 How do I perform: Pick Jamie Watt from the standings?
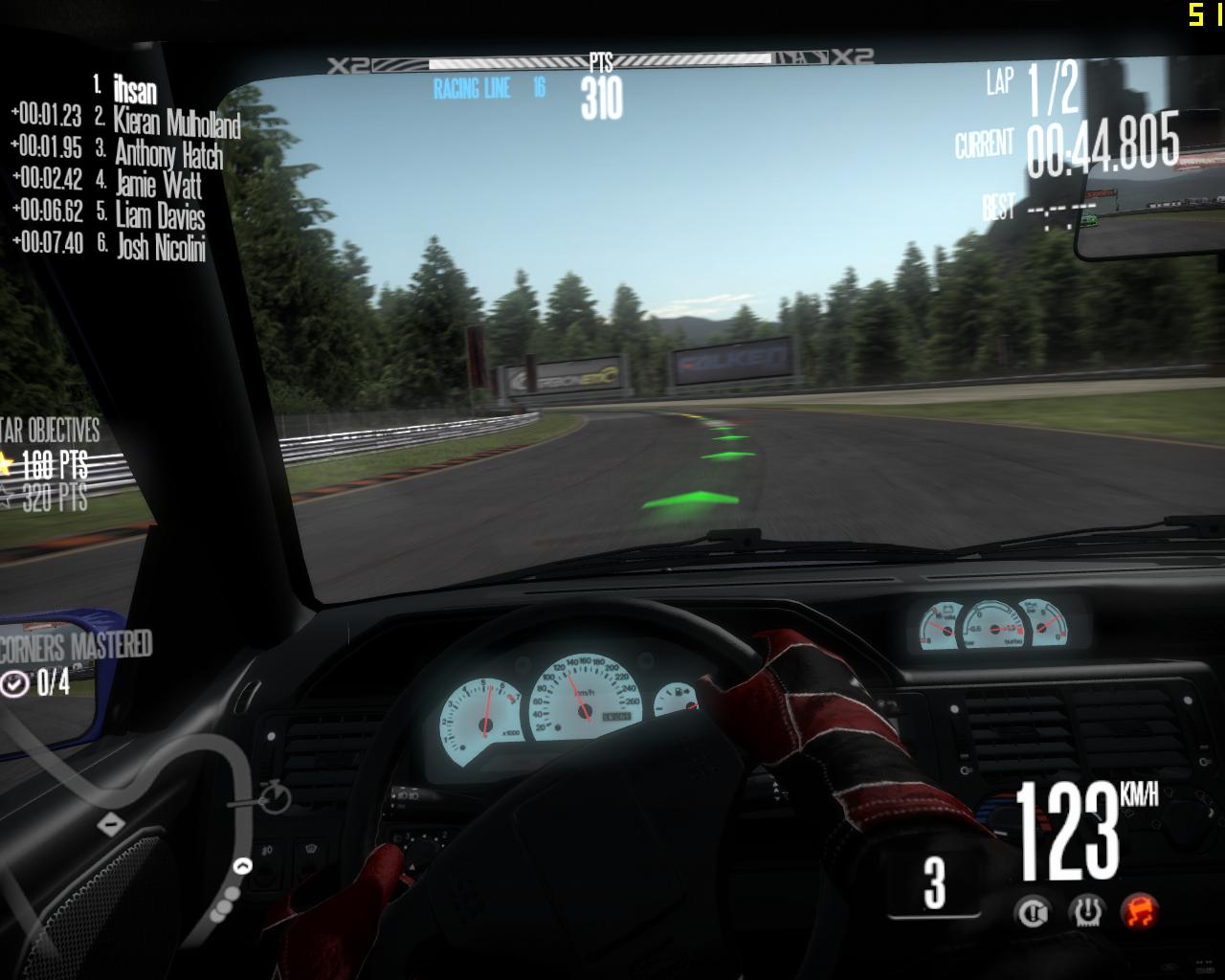pyautogui.click(x=159, y=184)
